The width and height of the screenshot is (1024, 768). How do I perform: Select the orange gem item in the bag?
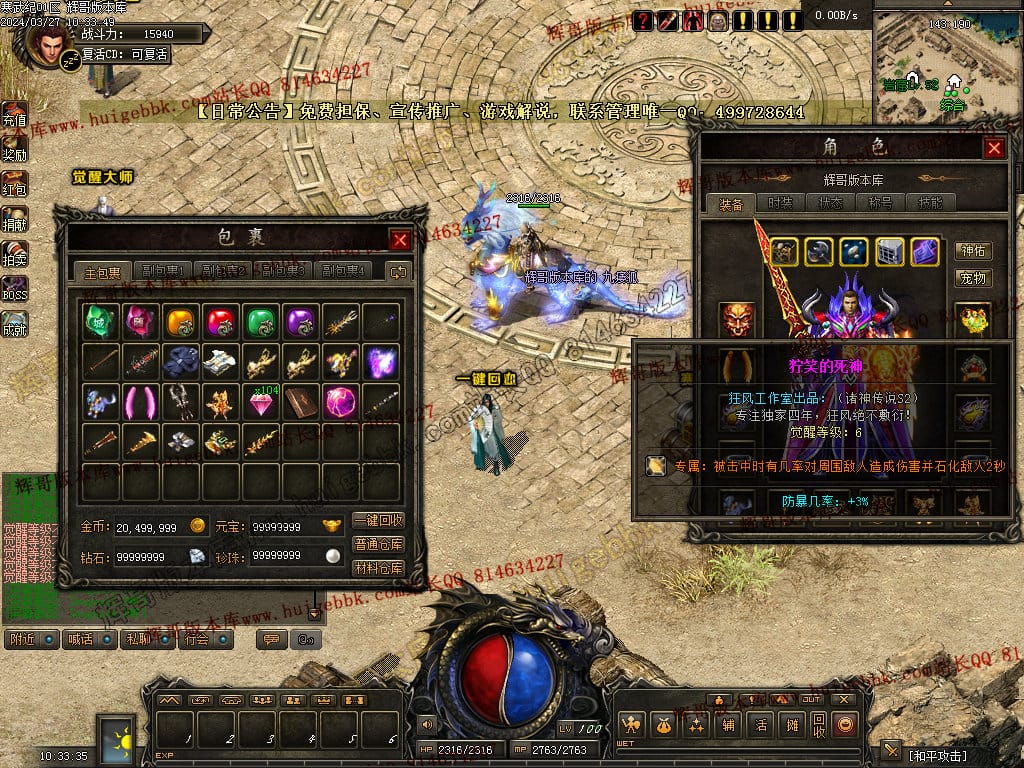pos(180,321)
